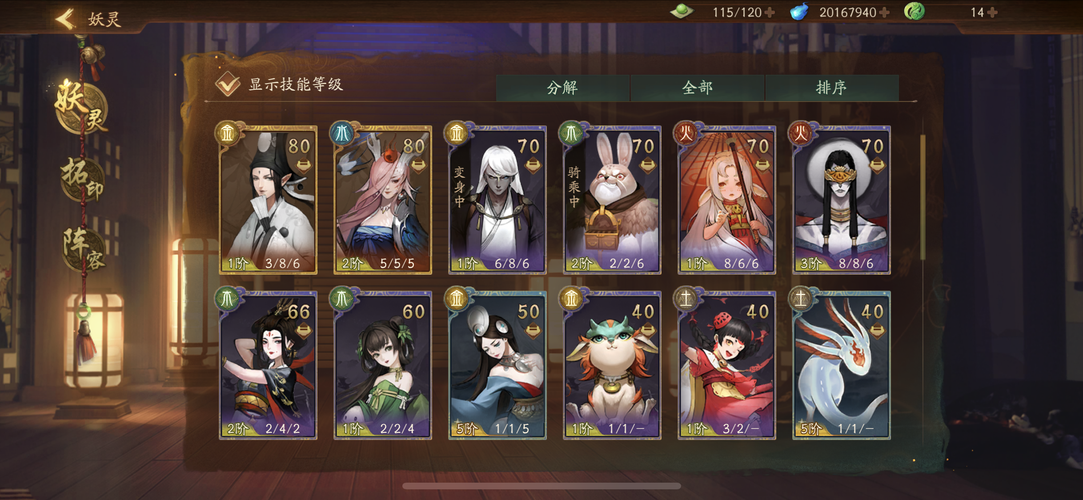
Task: Select the gold-masked level 70 spirit card
Action: [x=840, y=199]
